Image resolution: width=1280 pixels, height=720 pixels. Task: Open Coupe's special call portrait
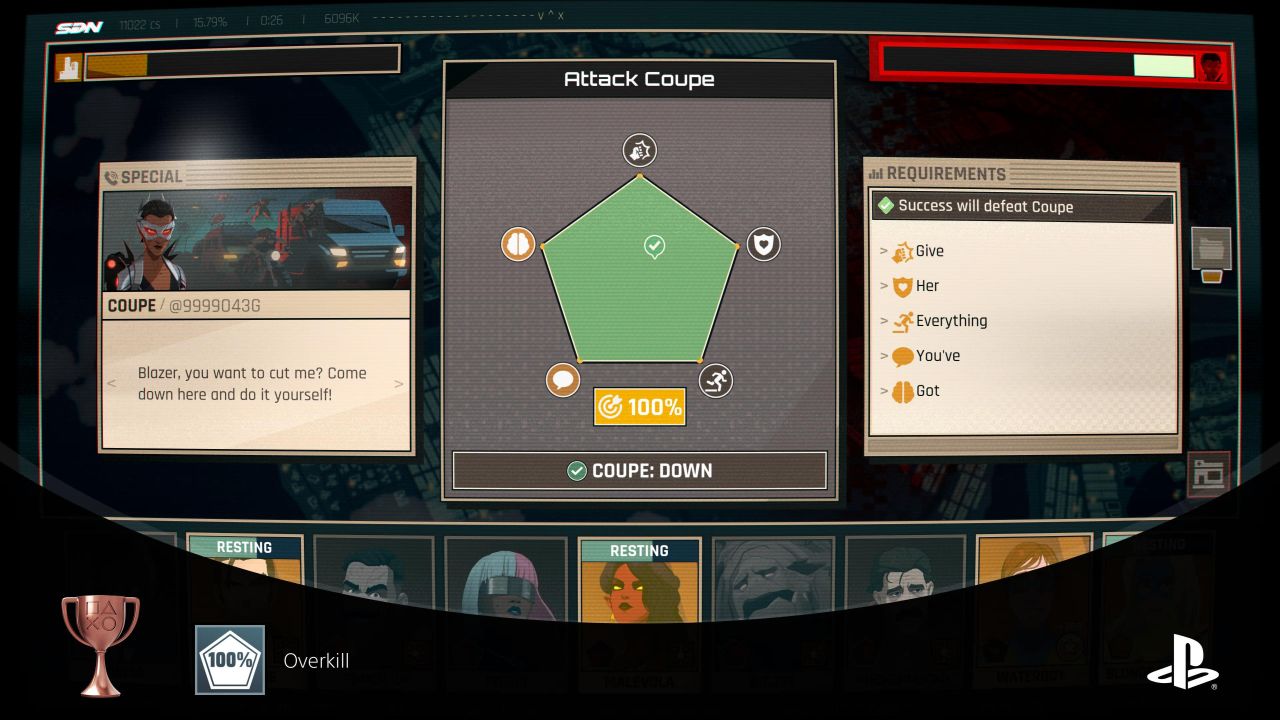(256, 239)
